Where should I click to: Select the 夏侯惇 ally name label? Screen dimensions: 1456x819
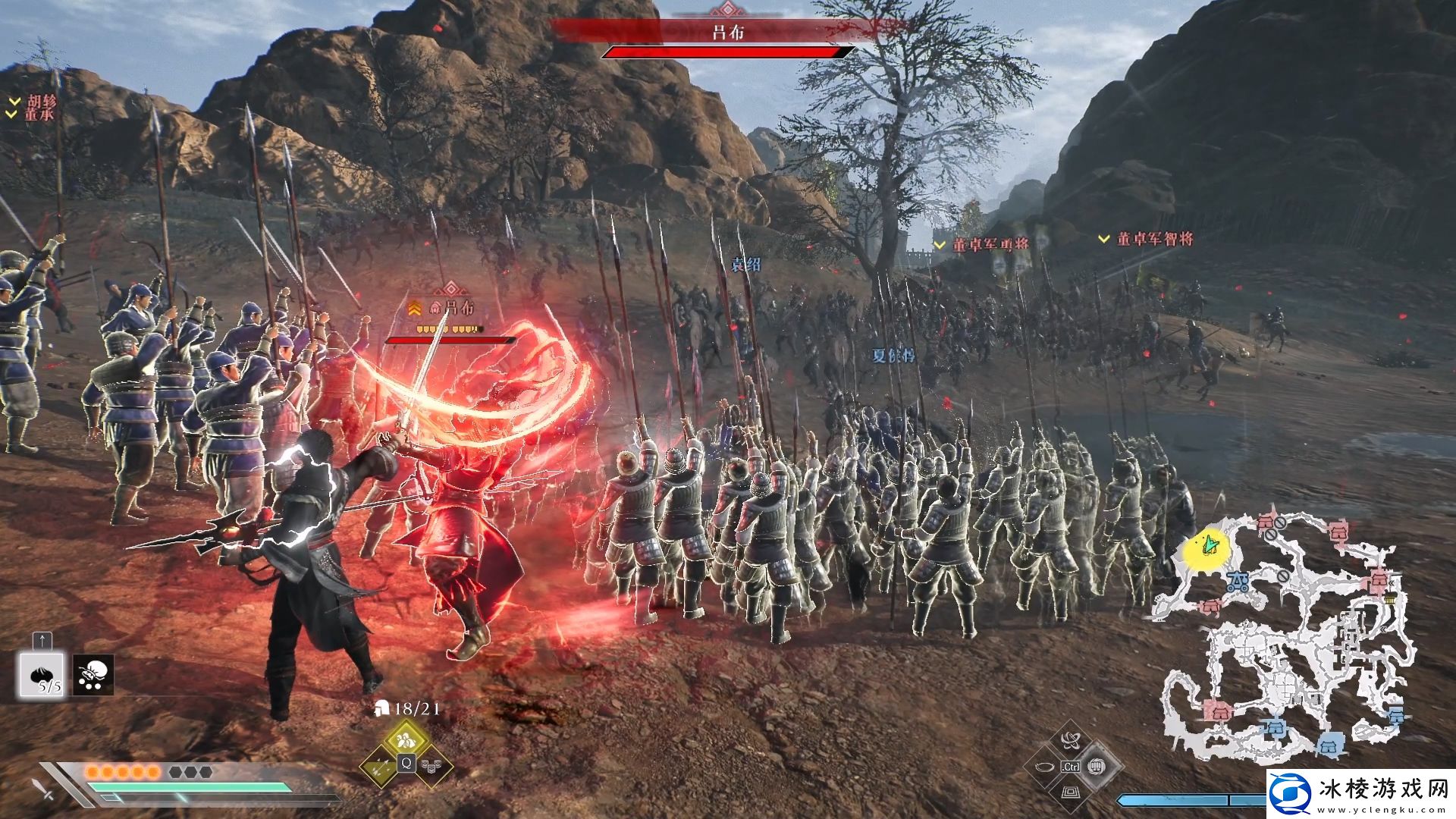click(x=893, y=355)
